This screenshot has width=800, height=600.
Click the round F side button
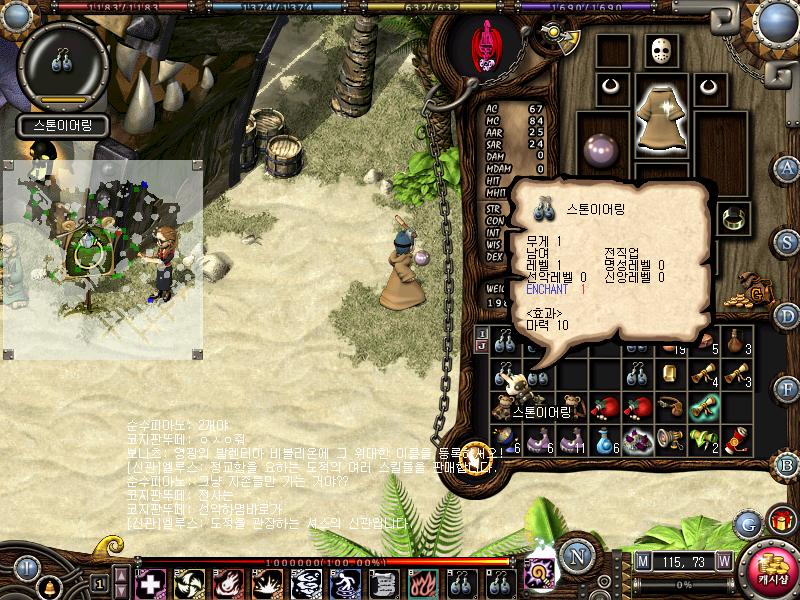pyautogui.click(x=787, y=388)
